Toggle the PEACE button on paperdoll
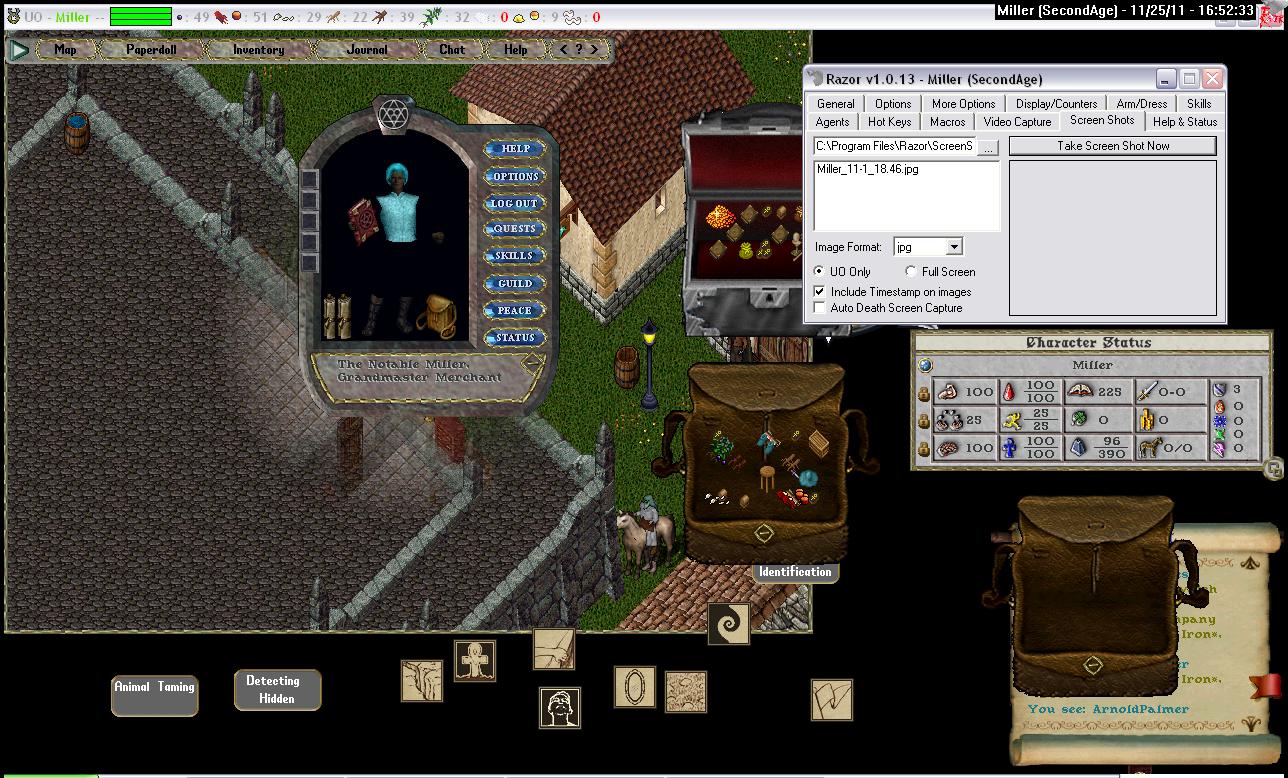 coord(515,310)
